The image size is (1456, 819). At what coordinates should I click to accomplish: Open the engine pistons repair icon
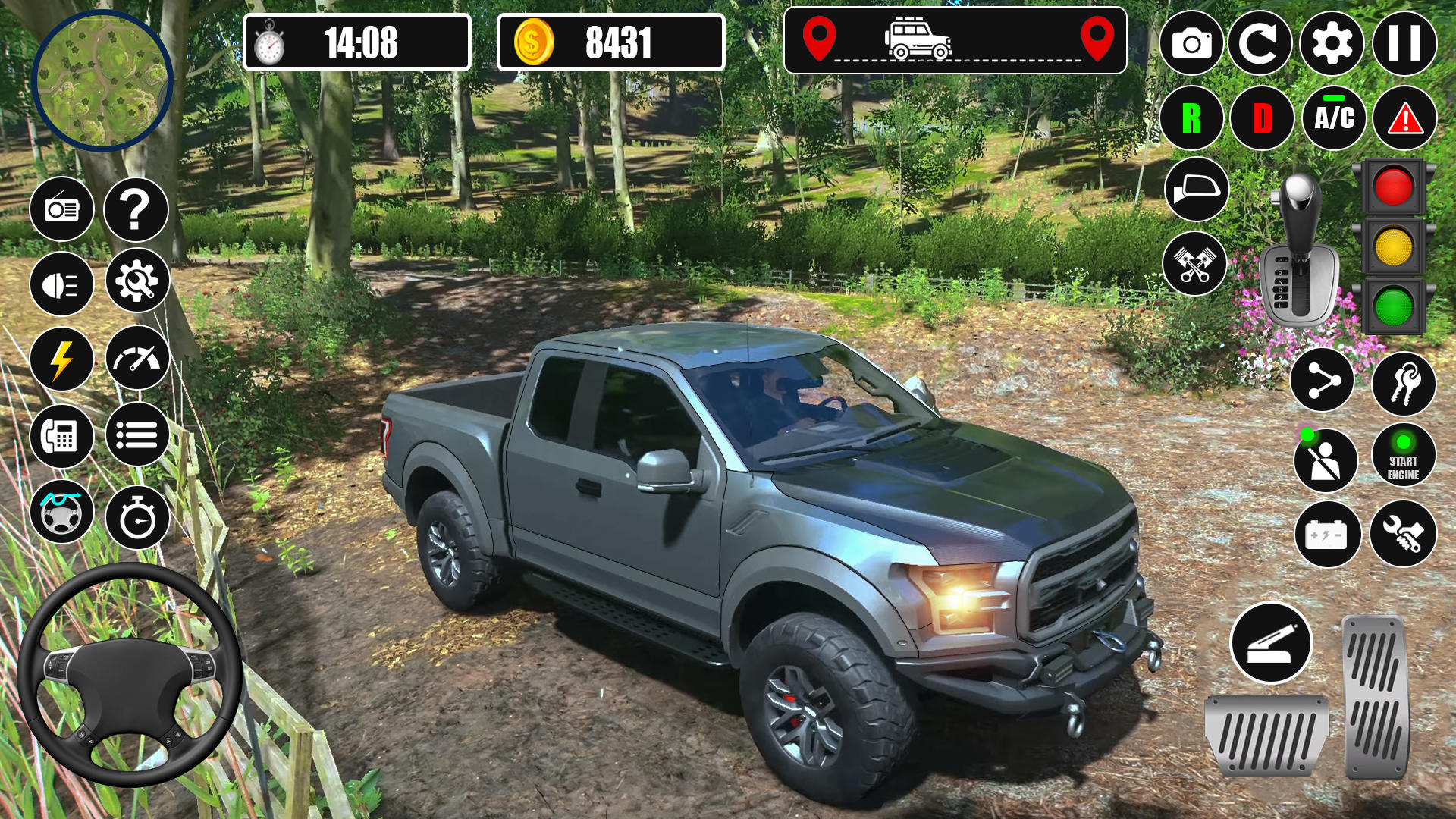[x=1194, y=262]
